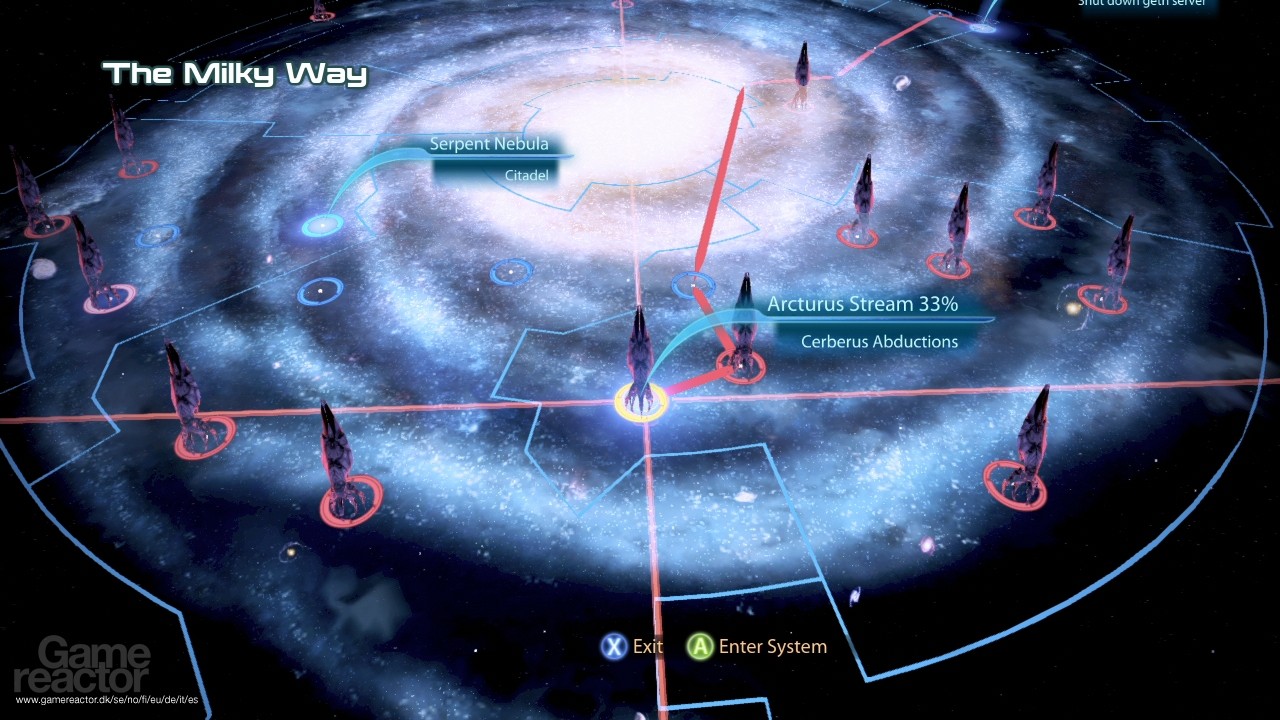Select the Cerberus Abductions mission label
The width and height of the screenshot is (1280, 720).
coord(879,341)
